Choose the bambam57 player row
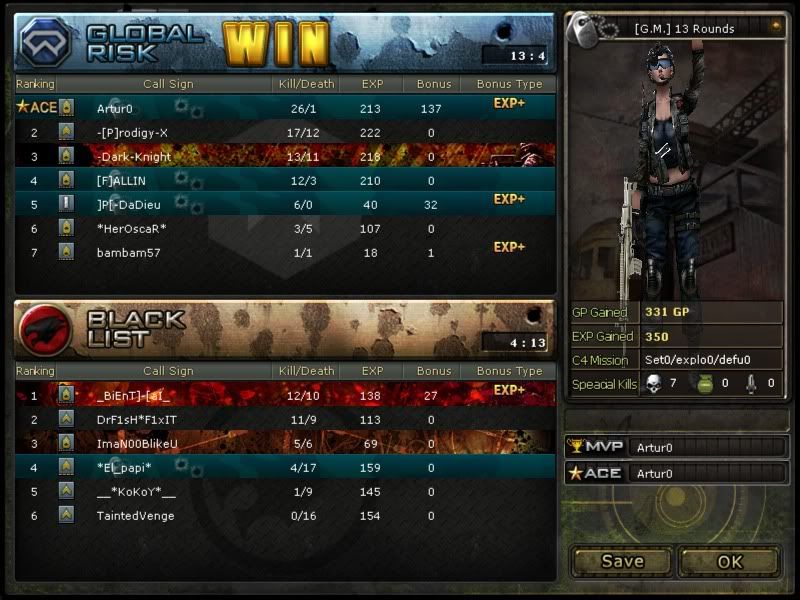 pos(285,253)
